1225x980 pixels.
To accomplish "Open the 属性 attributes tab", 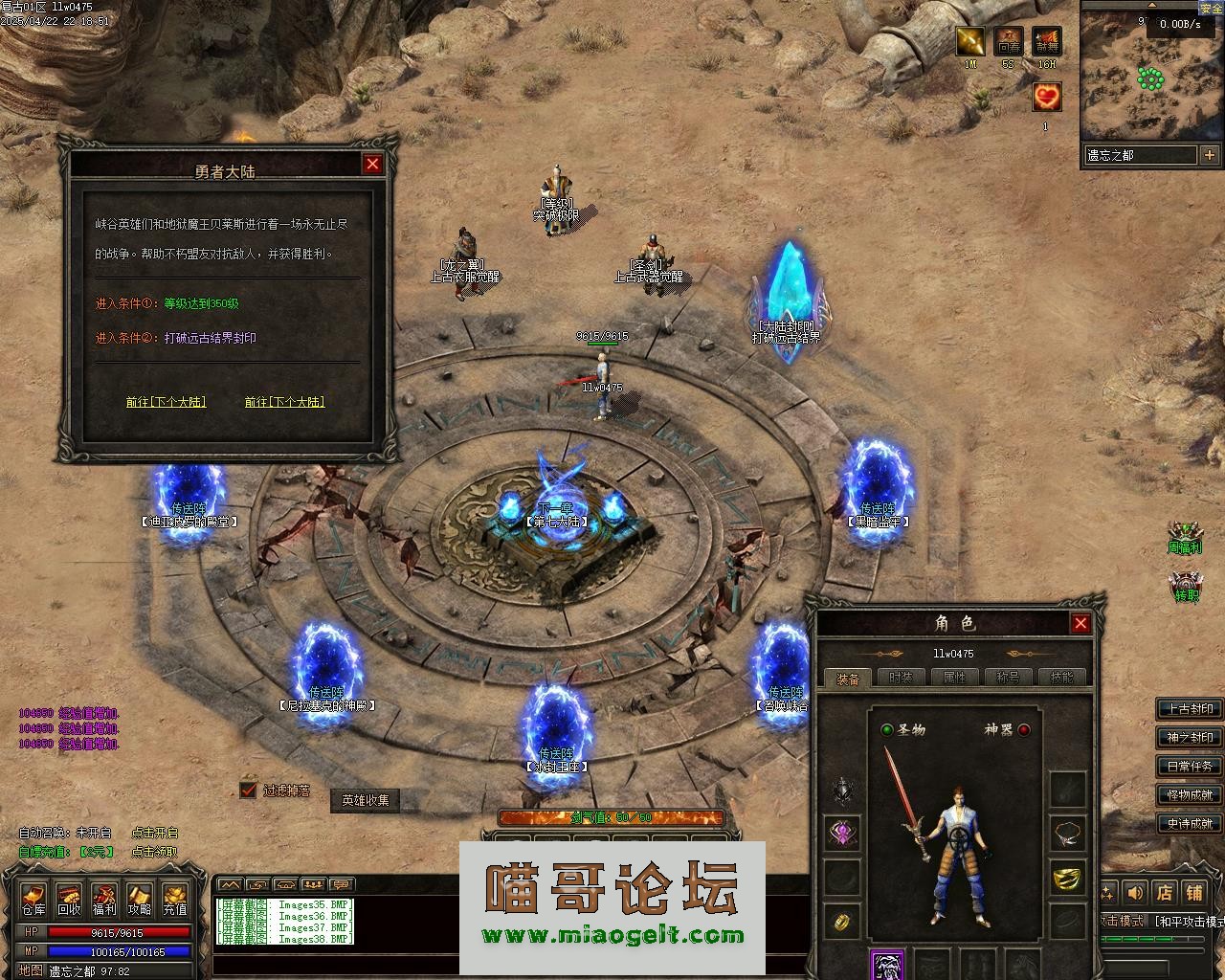I will tap(954, 678).
